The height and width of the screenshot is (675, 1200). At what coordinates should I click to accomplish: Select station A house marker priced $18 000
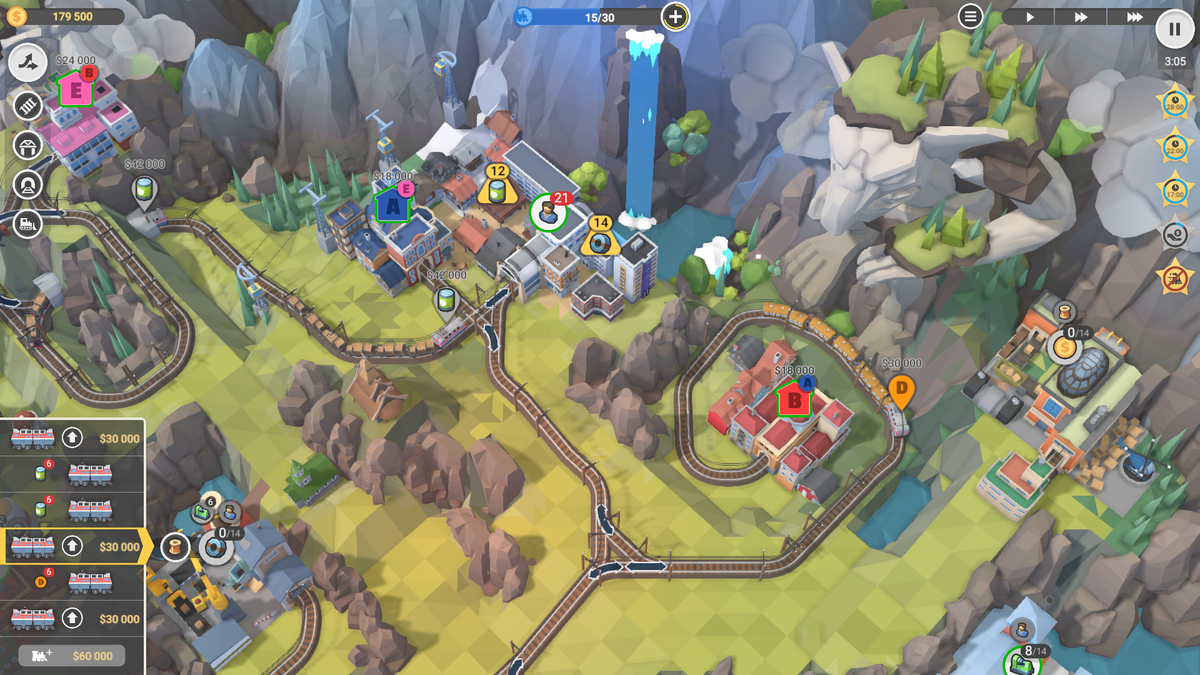[392, 206]
